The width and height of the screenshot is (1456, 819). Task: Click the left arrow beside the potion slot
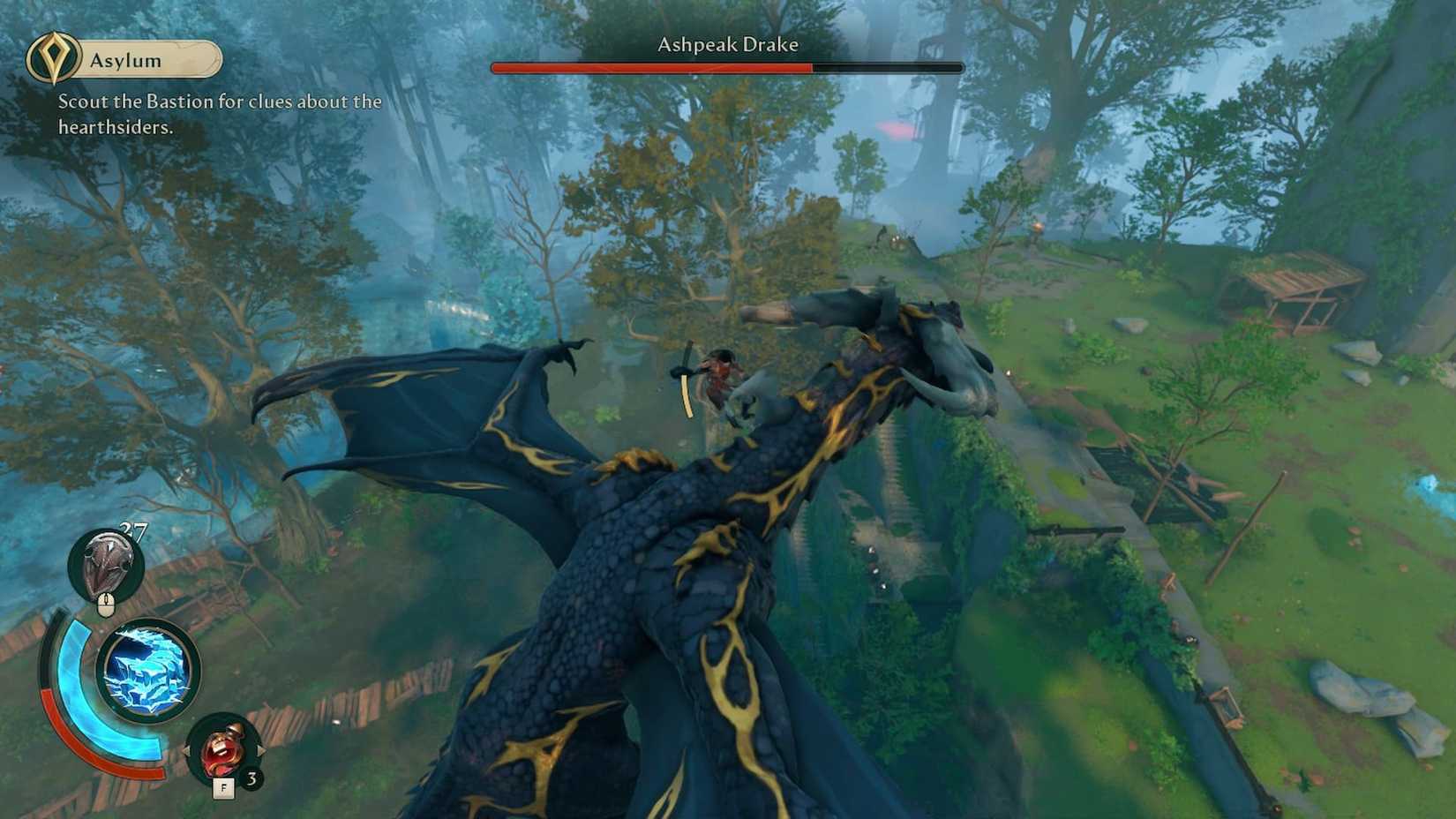pyautogui.click(x=188, y=749)
